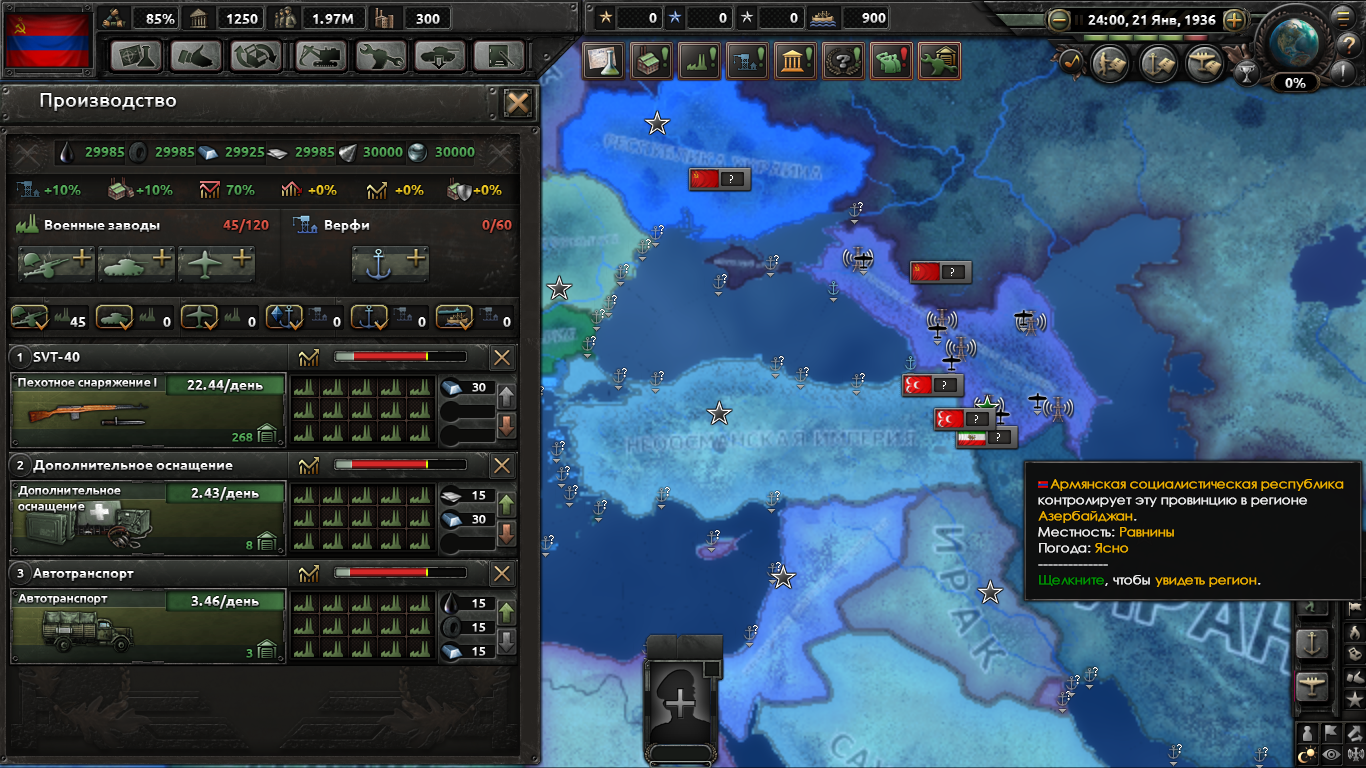
Task: Toggle the graph on Дополнительное оснащение line
Action: tap(309, 465)
